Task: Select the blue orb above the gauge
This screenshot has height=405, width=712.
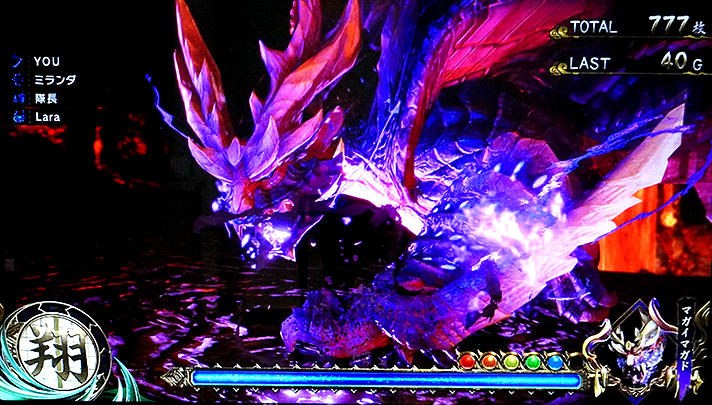Action: tap(556, 360)
